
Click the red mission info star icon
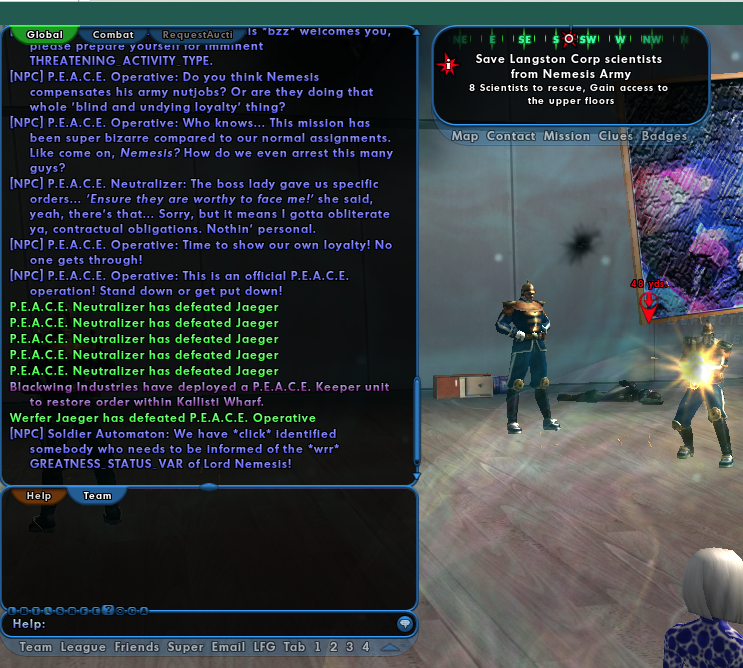(449, 65)
